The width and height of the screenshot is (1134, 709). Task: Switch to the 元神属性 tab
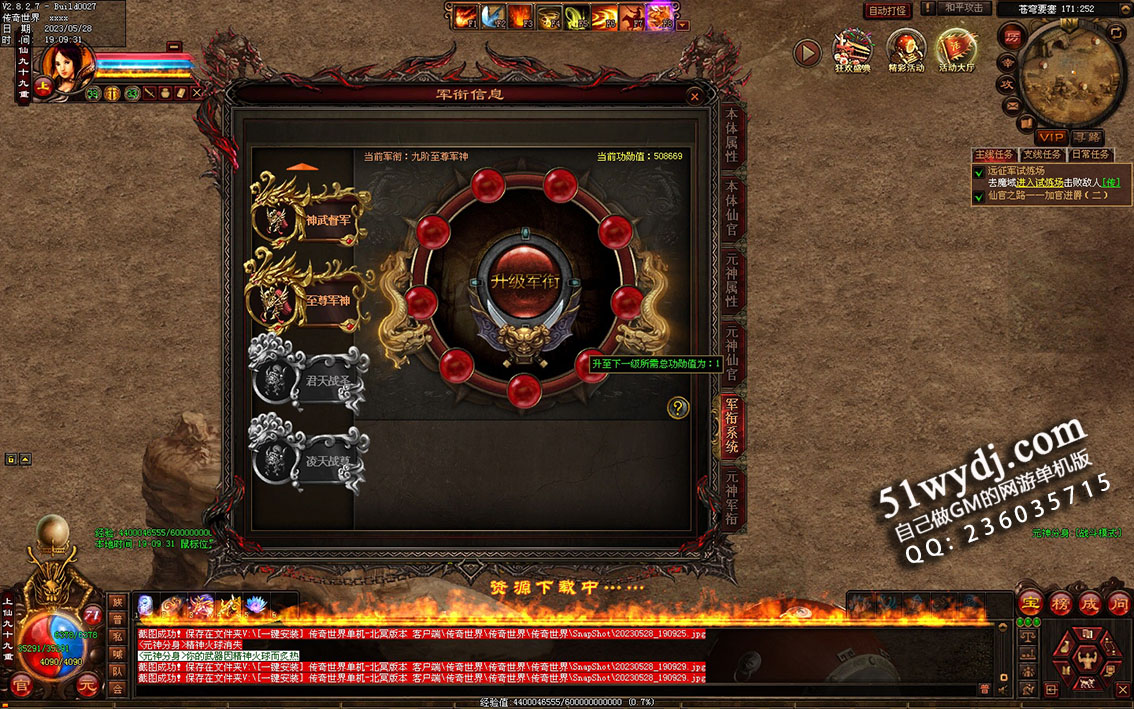pos(732,282)
